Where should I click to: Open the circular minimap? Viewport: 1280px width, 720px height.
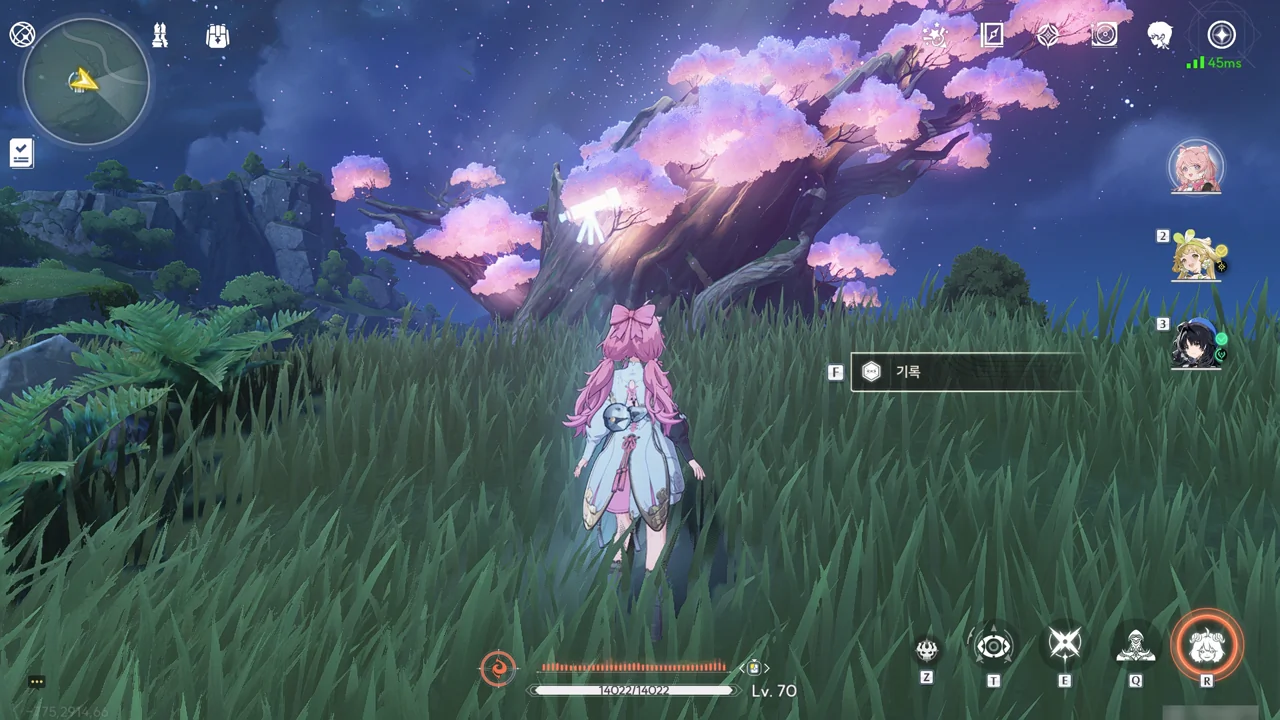pyautogui.click(x=86, y=82)
